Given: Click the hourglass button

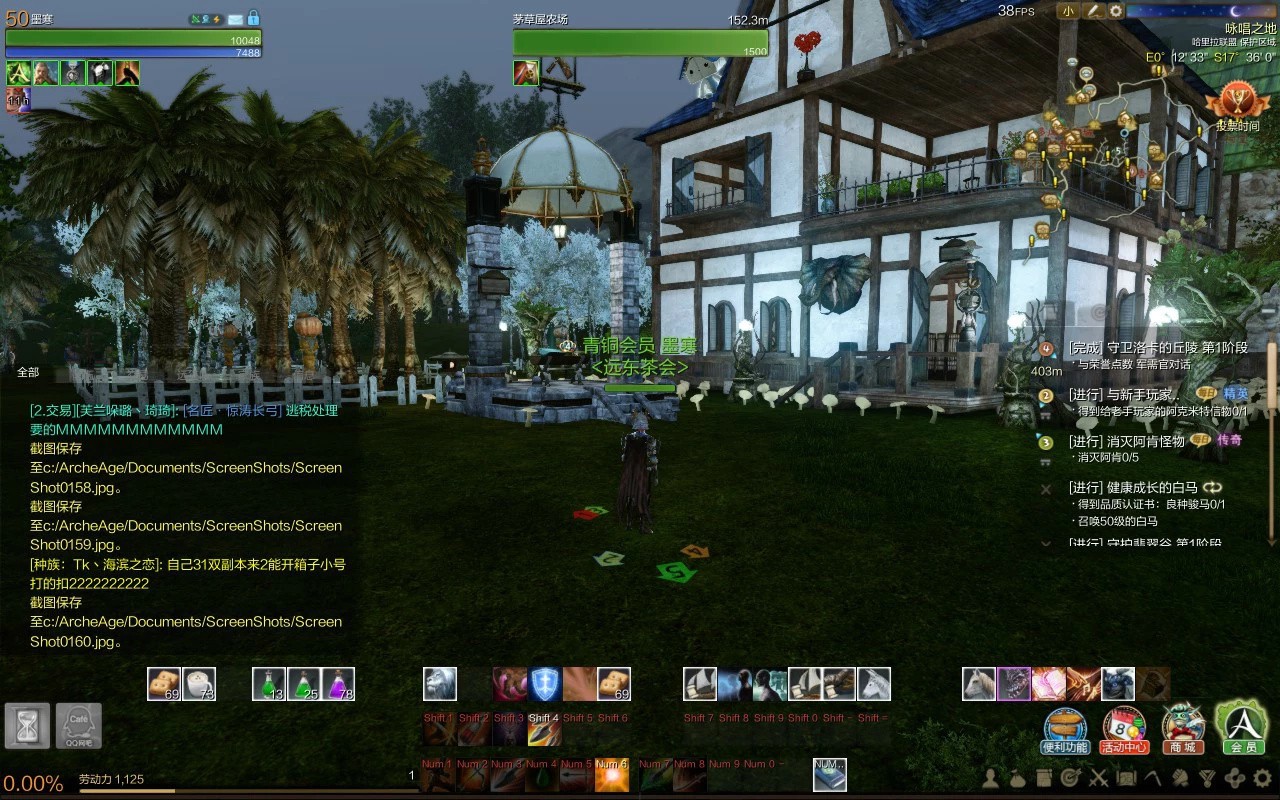Looking at the screenshot, I should click(x=27, y=725).
